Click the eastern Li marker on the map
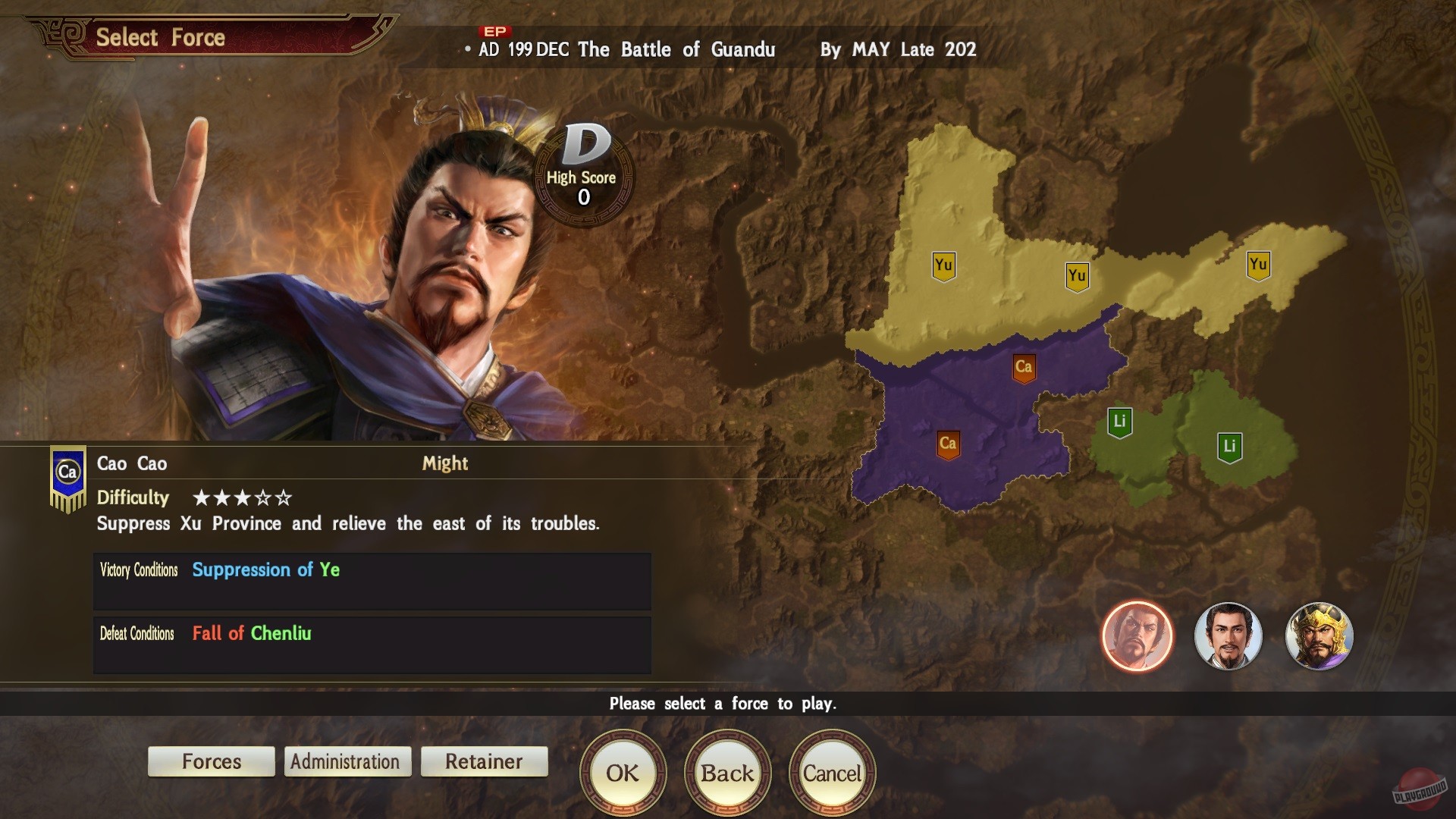 tap(1230, 447)
